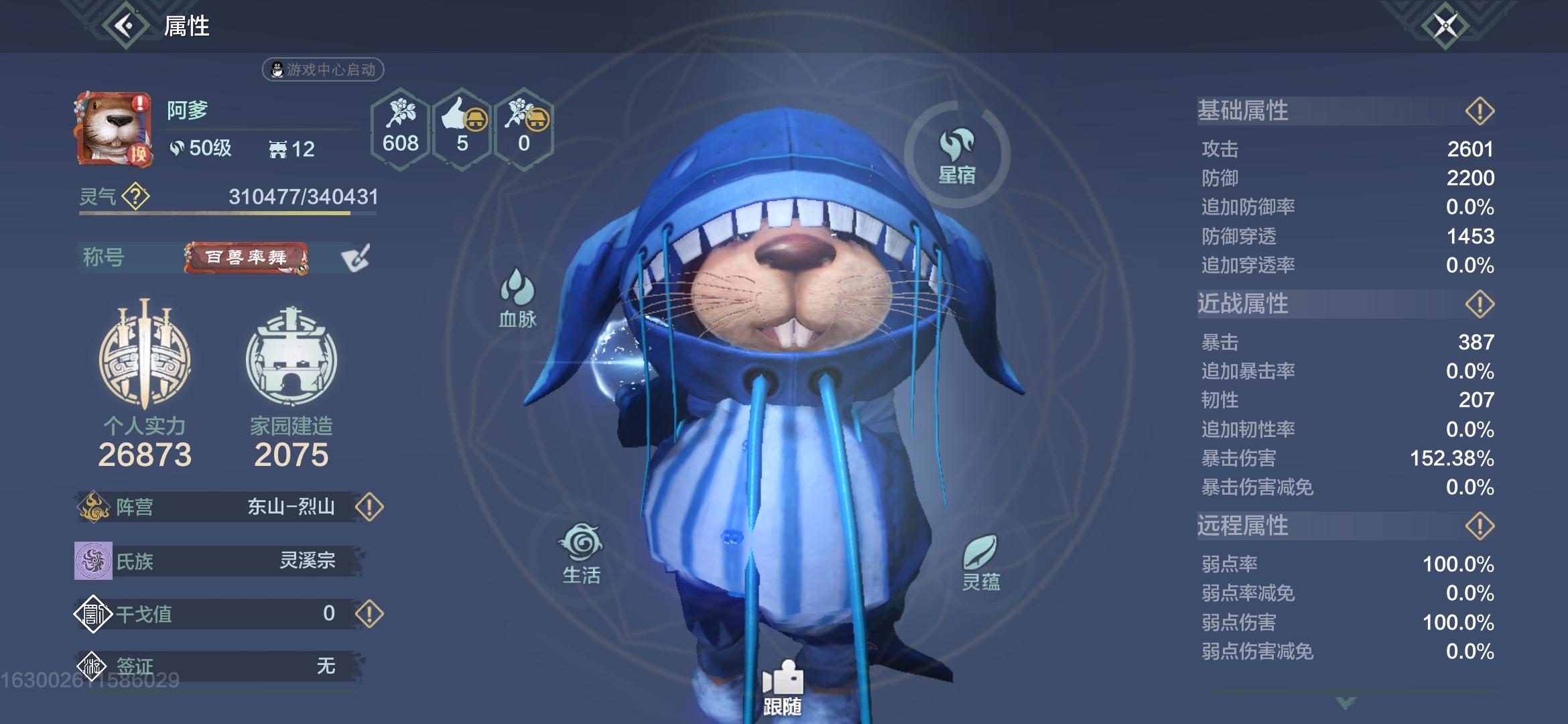The height and width of the screenshot is (724, 1568).
Task: Switch to the 远程属性 section header
Action: 1243,526
